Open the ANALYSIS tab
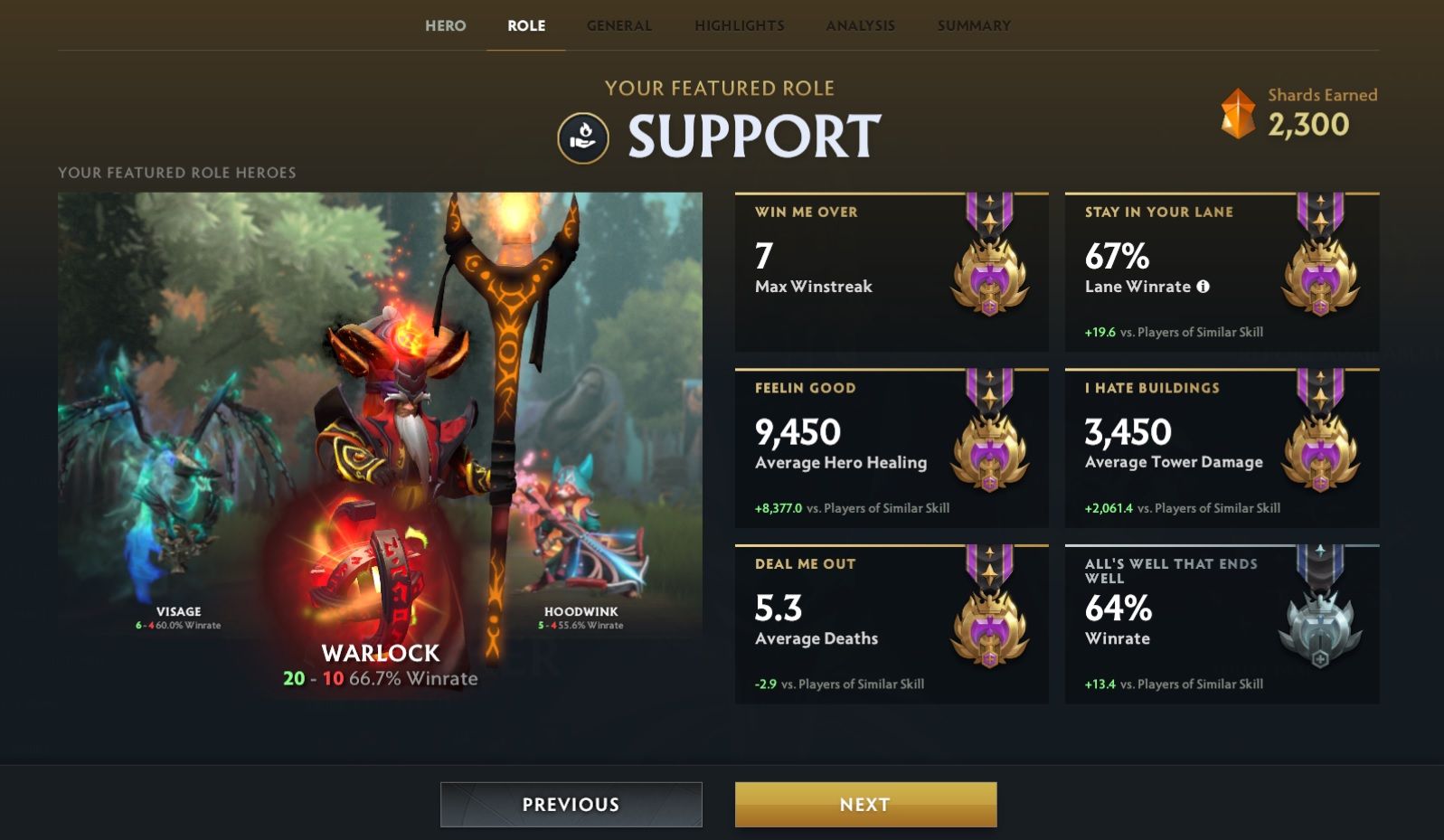1444x840 pixels. 859,25
